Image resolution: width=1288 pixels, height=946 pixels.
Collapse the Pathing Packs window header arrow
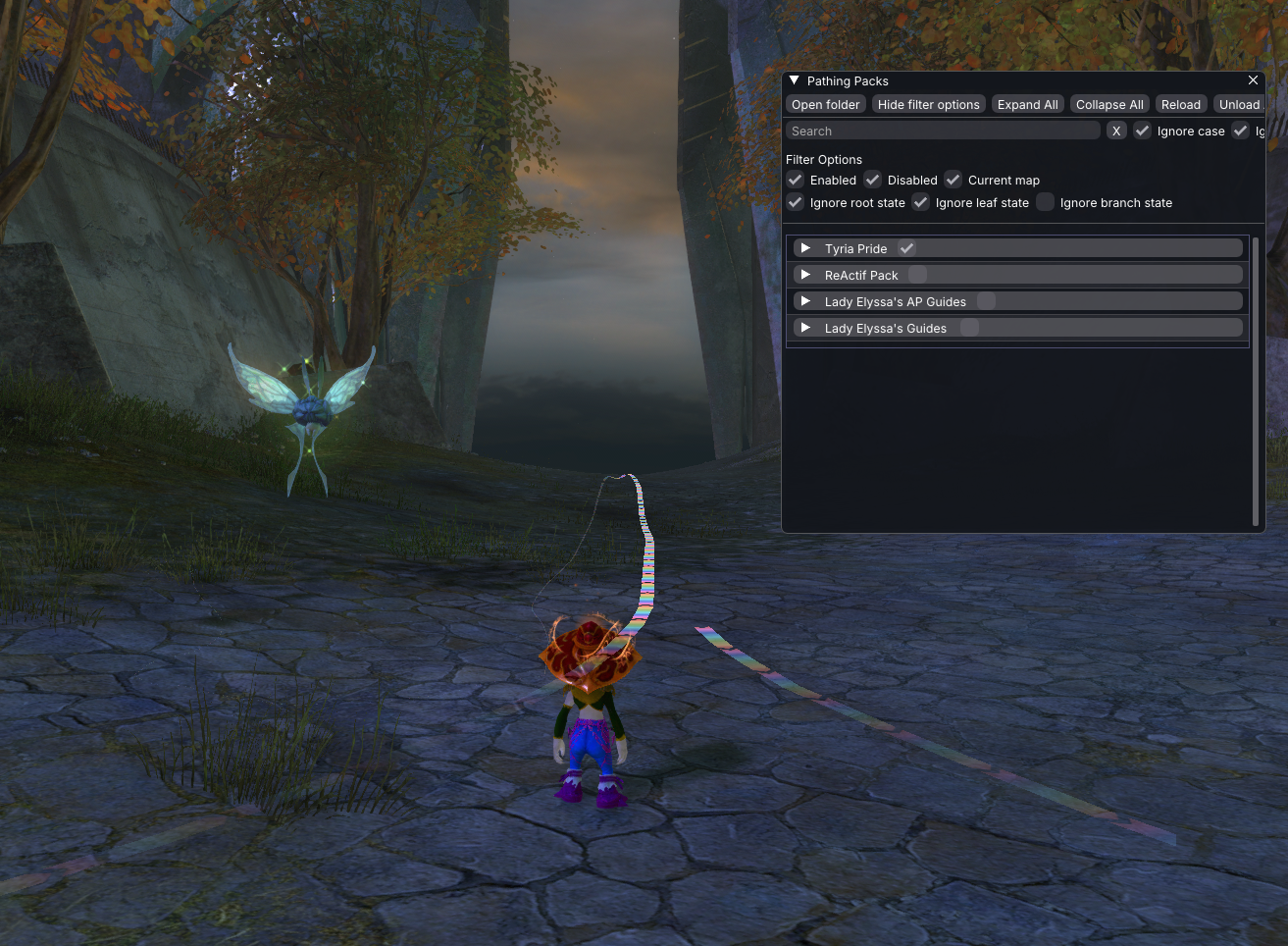[x=795, y=80]
